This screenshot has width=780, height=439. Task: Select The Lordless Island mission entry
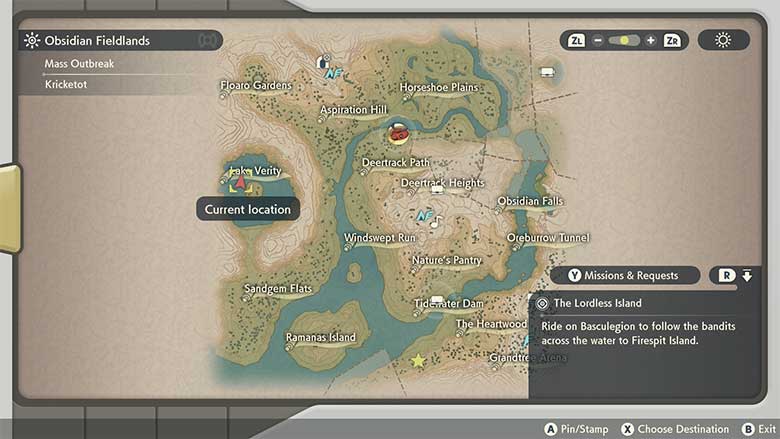(x=597, y=303)
